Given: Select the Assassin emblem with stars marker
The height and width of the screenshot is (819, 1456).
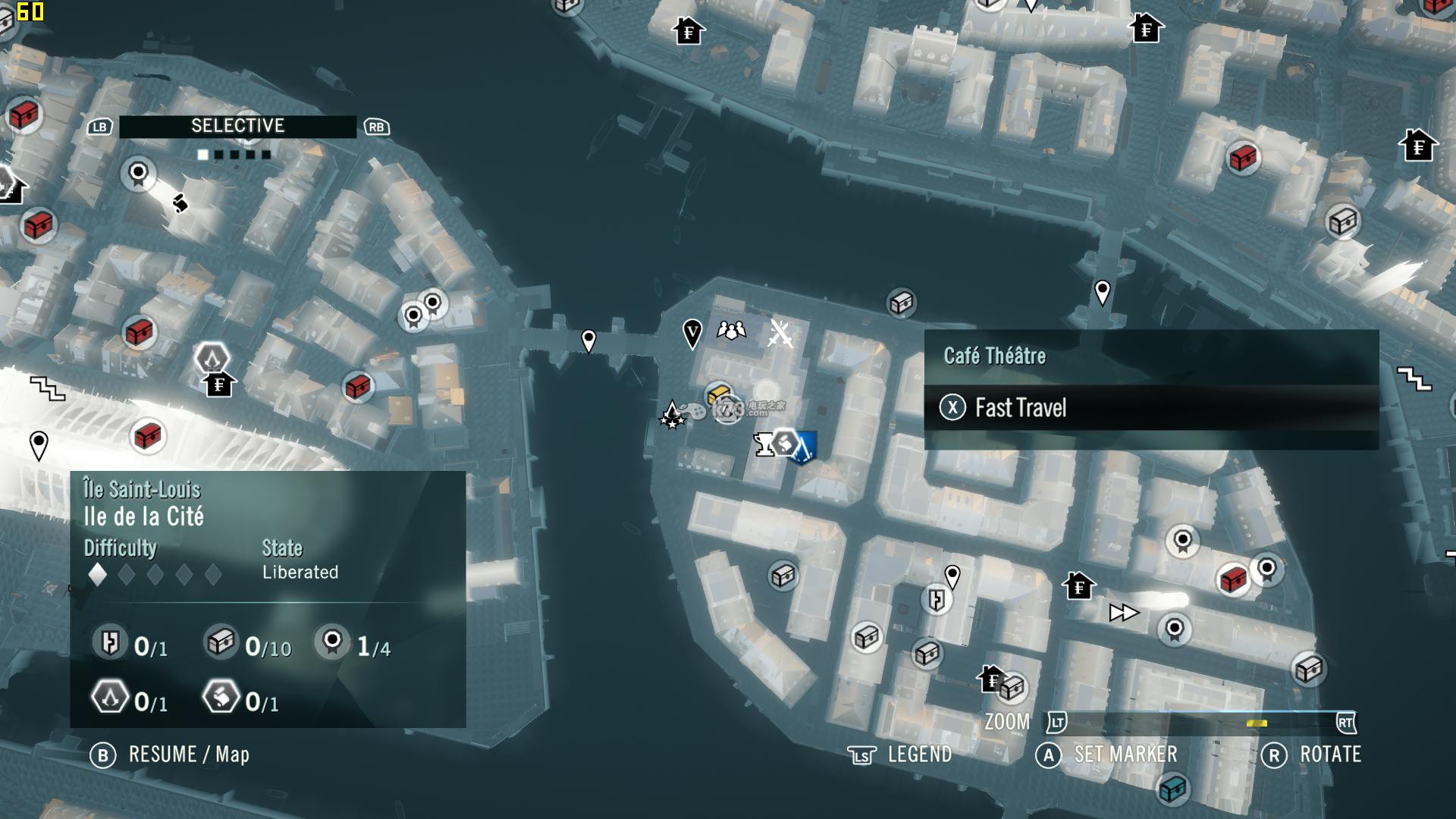Looking at the screenshot, I should (x=672, y=415).
